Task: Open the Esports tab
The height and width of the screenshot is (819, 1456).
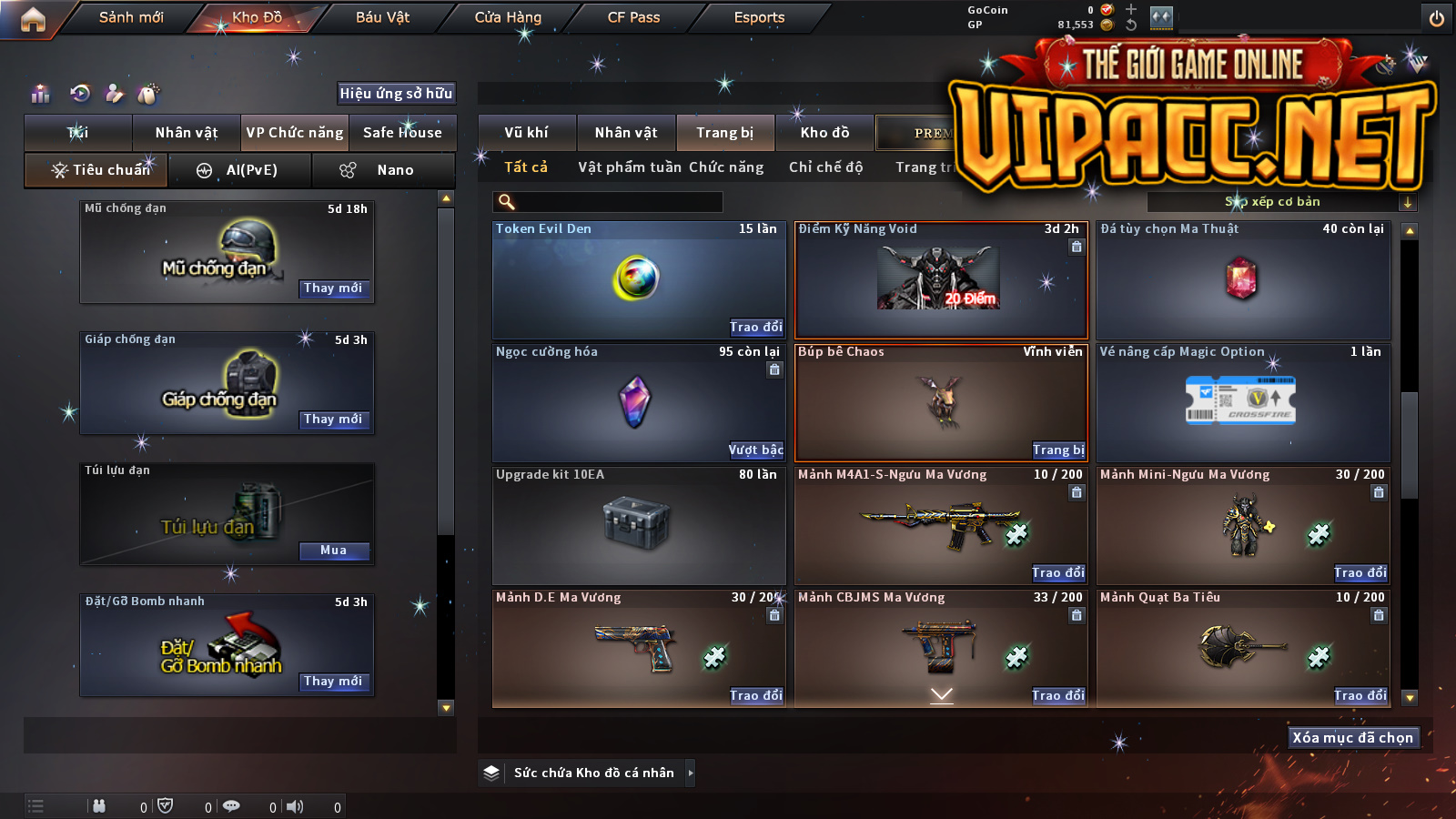Action: coord(759,17)
